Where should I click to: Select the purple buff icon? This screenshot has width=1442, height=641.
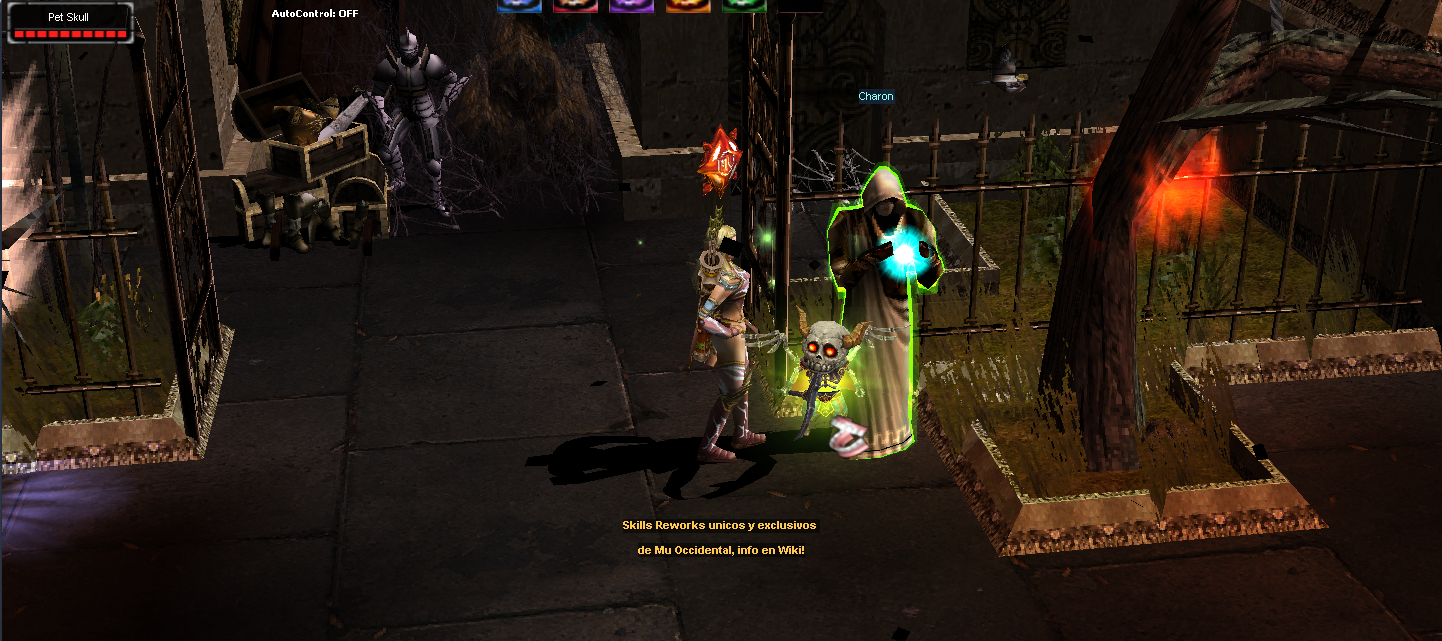point(631,5)
